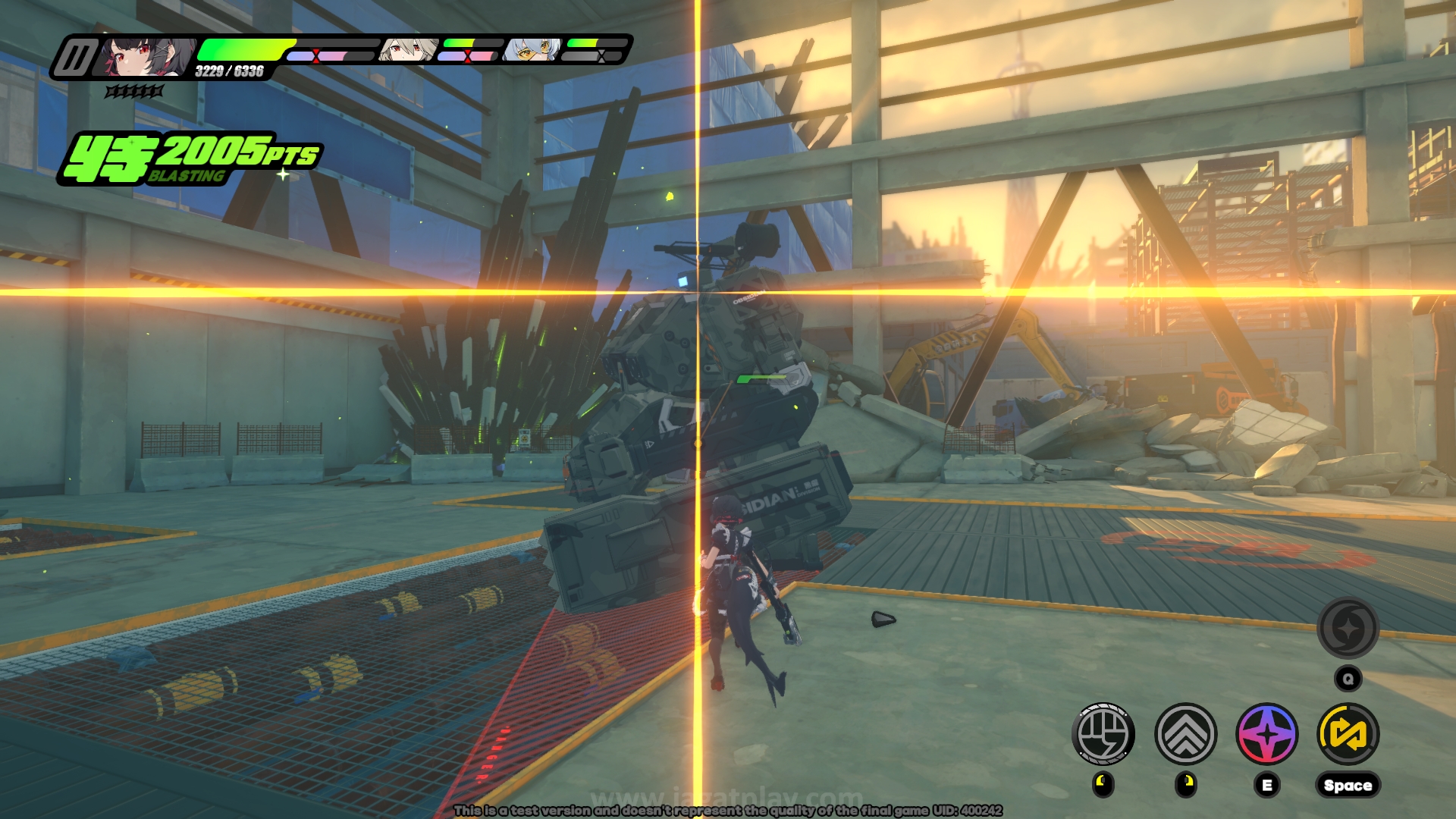The height and width of the screenshot is (819, 1456).
Task: Activate the fist basic attack icon
Action: (x=1103, y=733)
